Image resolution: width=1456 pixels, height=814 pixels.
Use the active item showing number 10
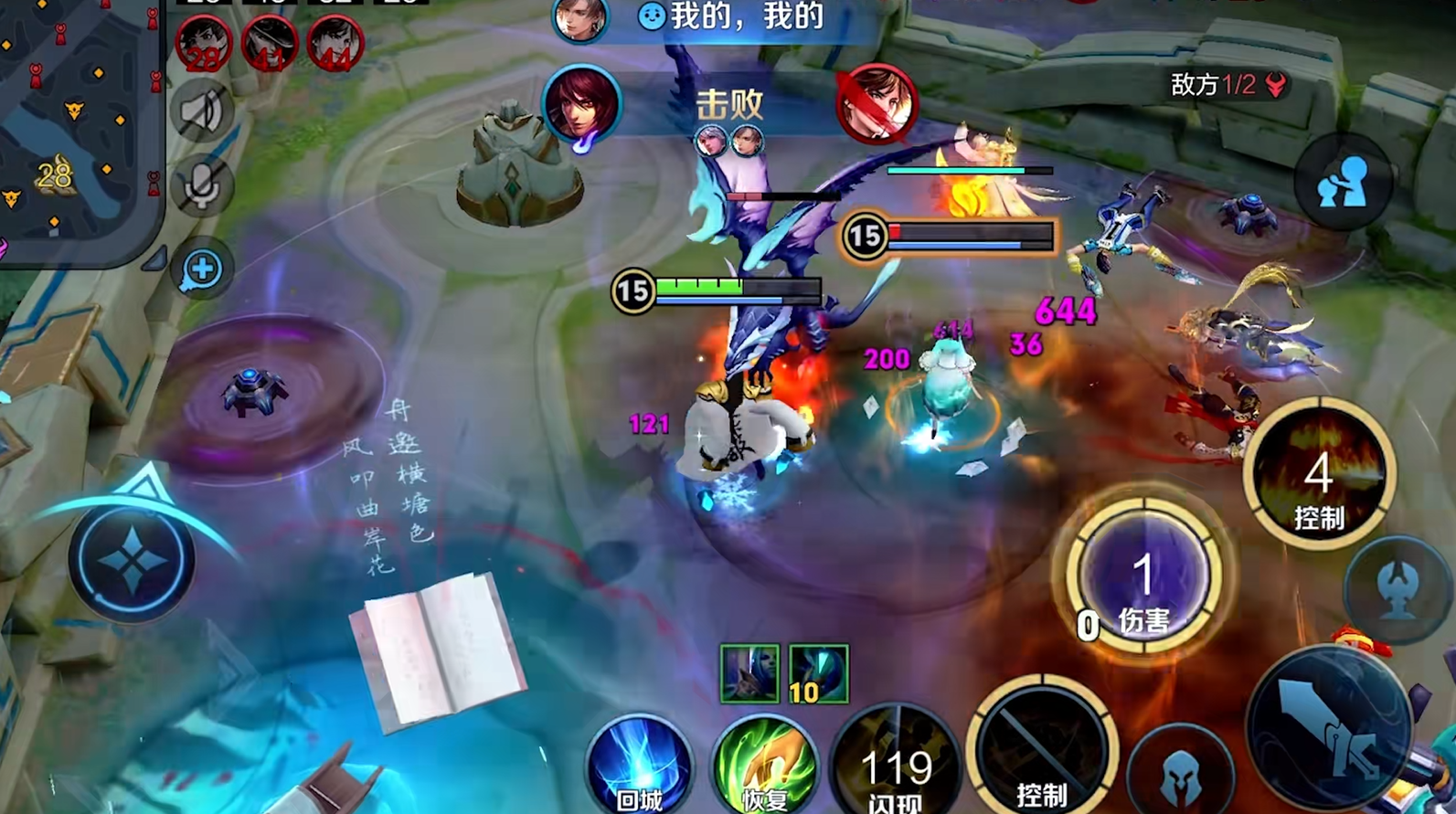click(x=818, y=674)
